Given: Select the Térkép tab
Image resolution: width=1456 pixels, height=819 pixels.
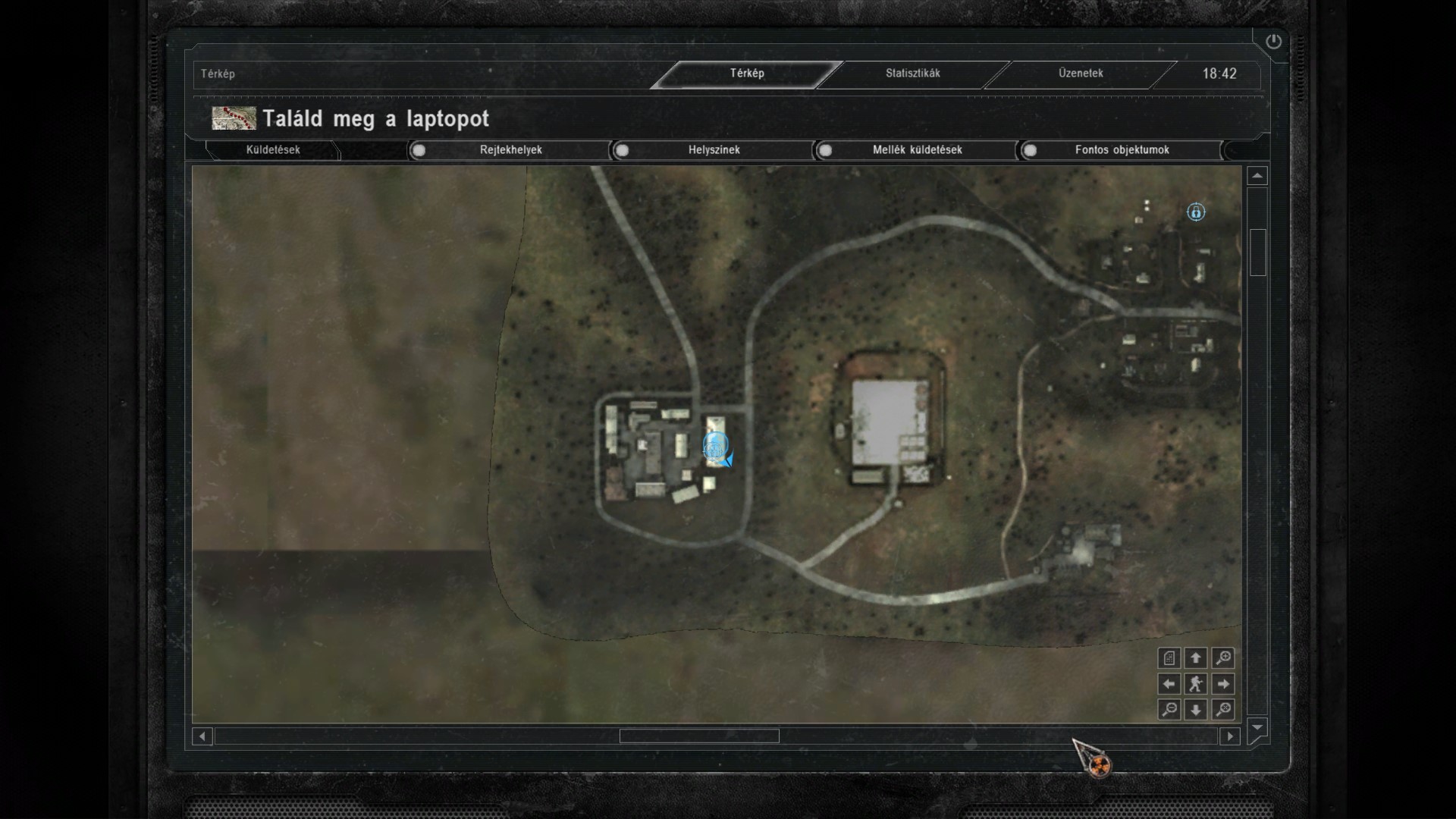Looking at the screenshot, I should [747, 74].
